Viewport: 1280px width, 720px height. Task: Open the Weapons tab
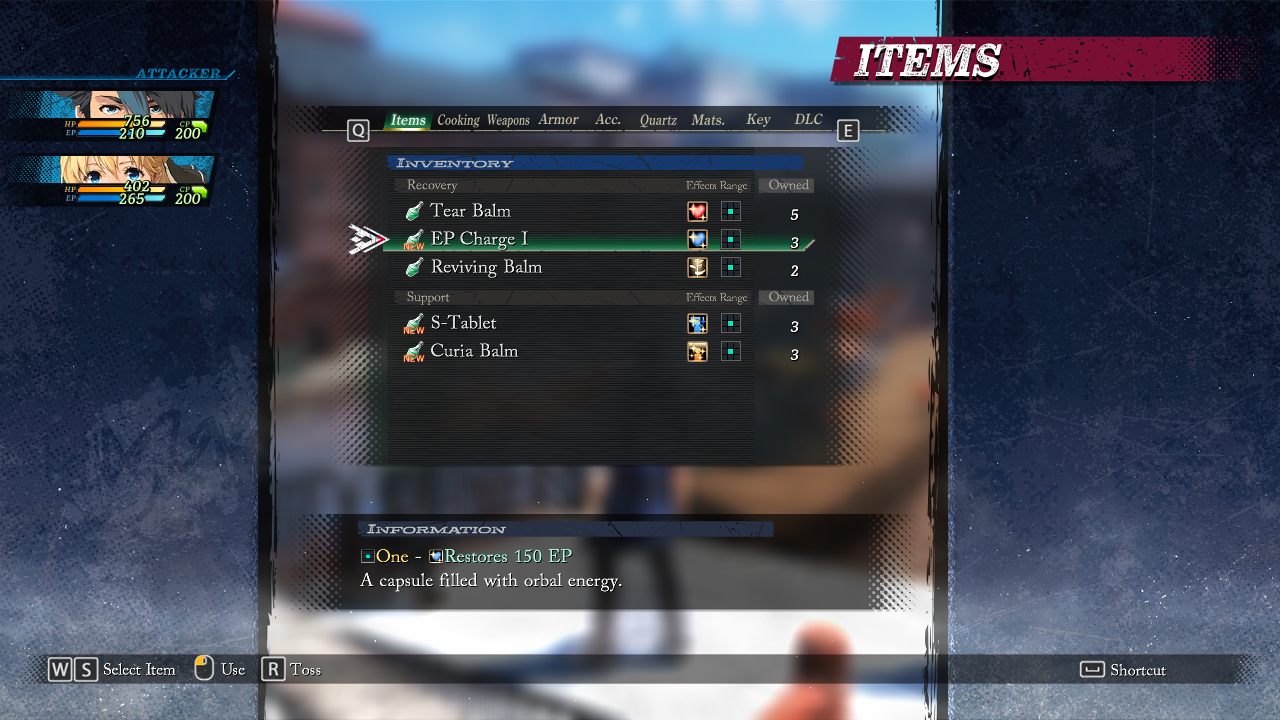click(x=508, y=120)
